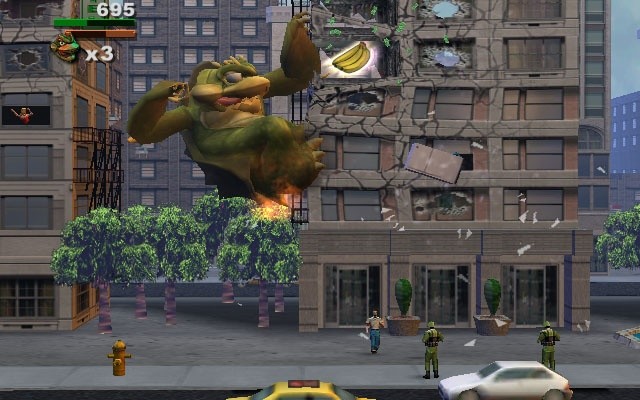This screenshot has width=640, height=400.
Task: Click the monster head lives icon
Action: tap(66, 48)
